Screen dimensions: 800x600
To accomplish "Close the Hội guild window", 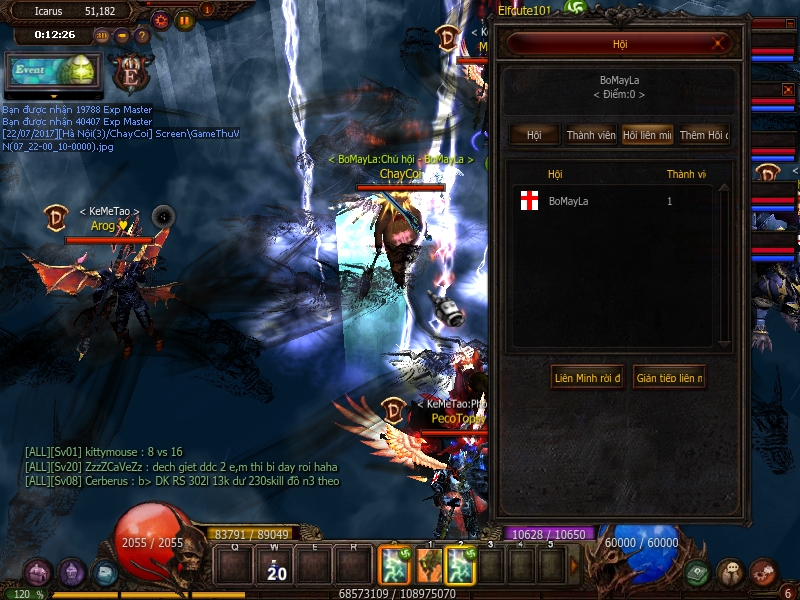I will (x=718, y=44).
